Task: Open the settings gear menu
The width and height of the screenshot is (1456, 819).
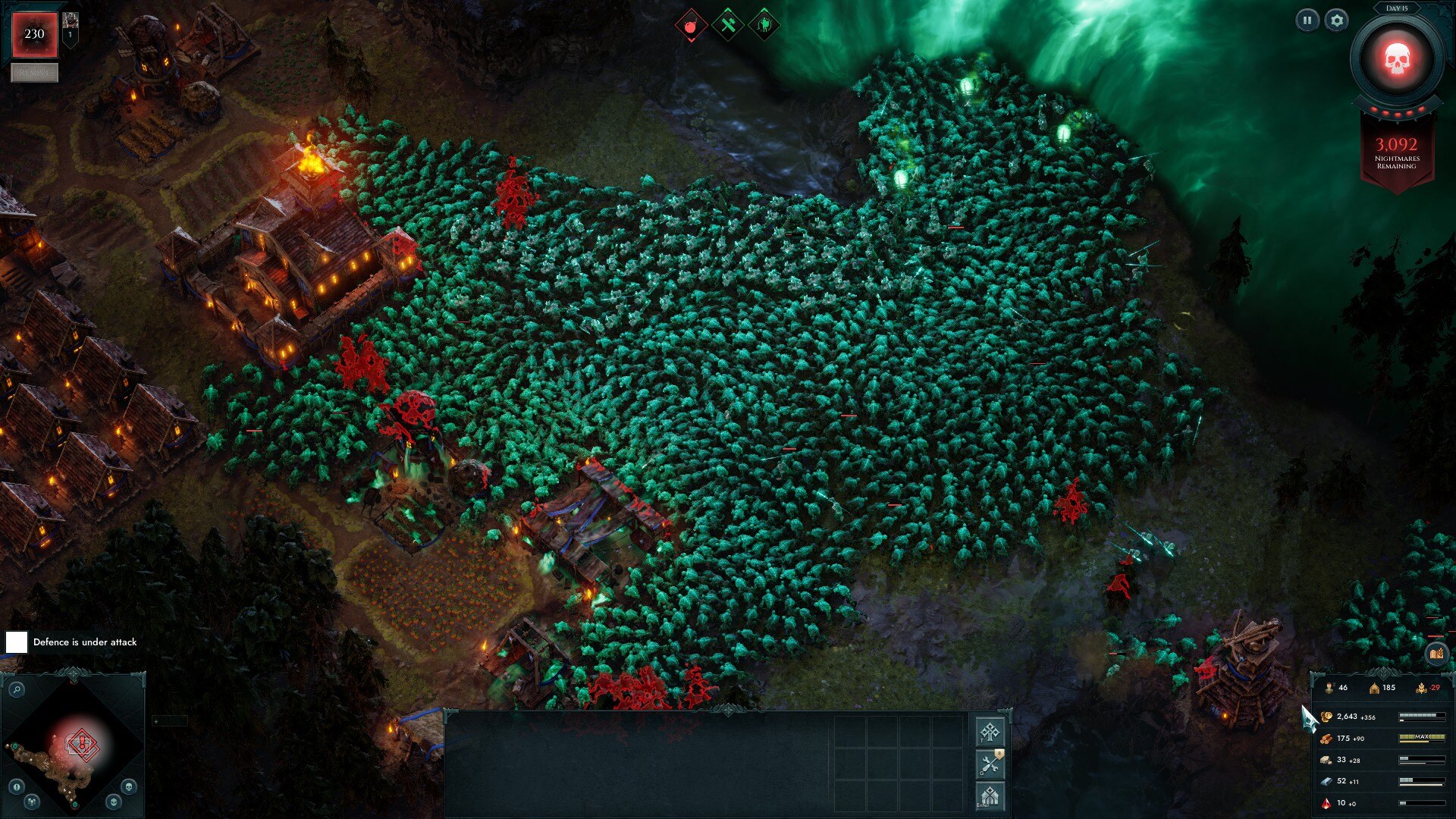Action: (x=1337, y=20)
